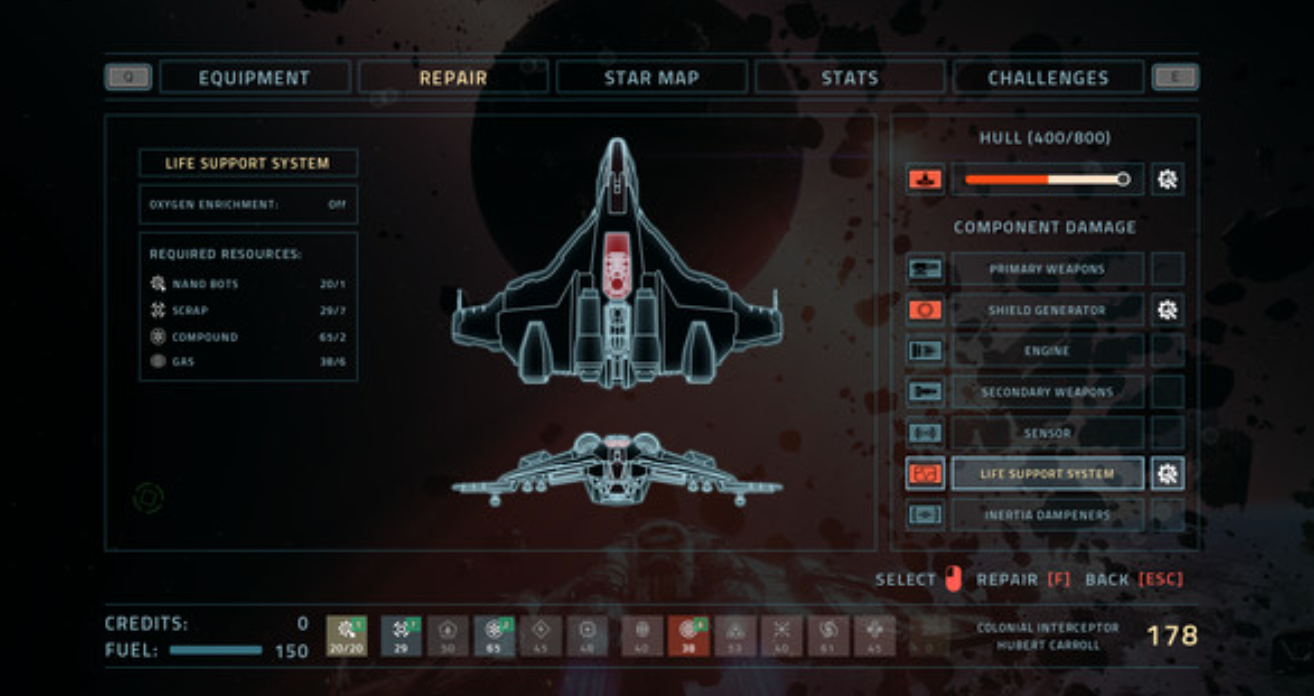Select the red gas resource slot showing 38
Viewport: 1314px width, 696px height.
pos(688,636)
